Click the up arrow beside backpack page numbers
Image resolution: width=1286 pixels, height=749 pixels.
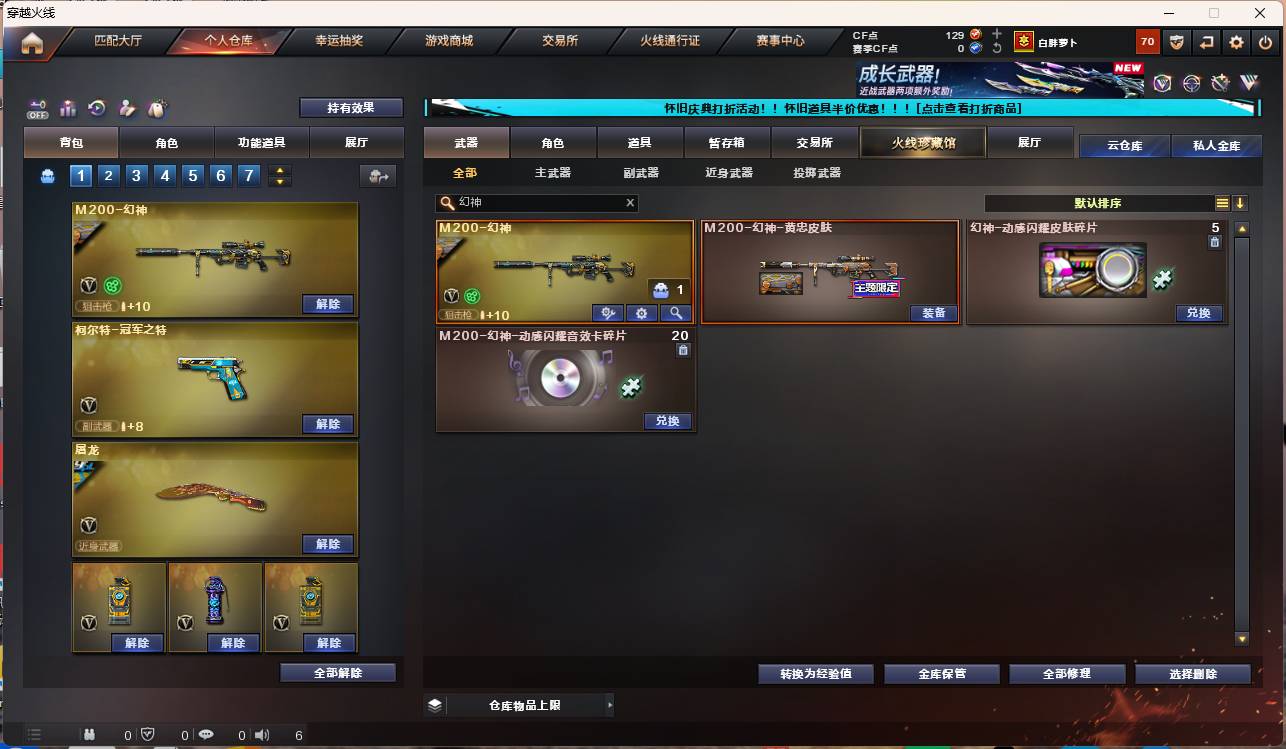[x=279, y=170]
